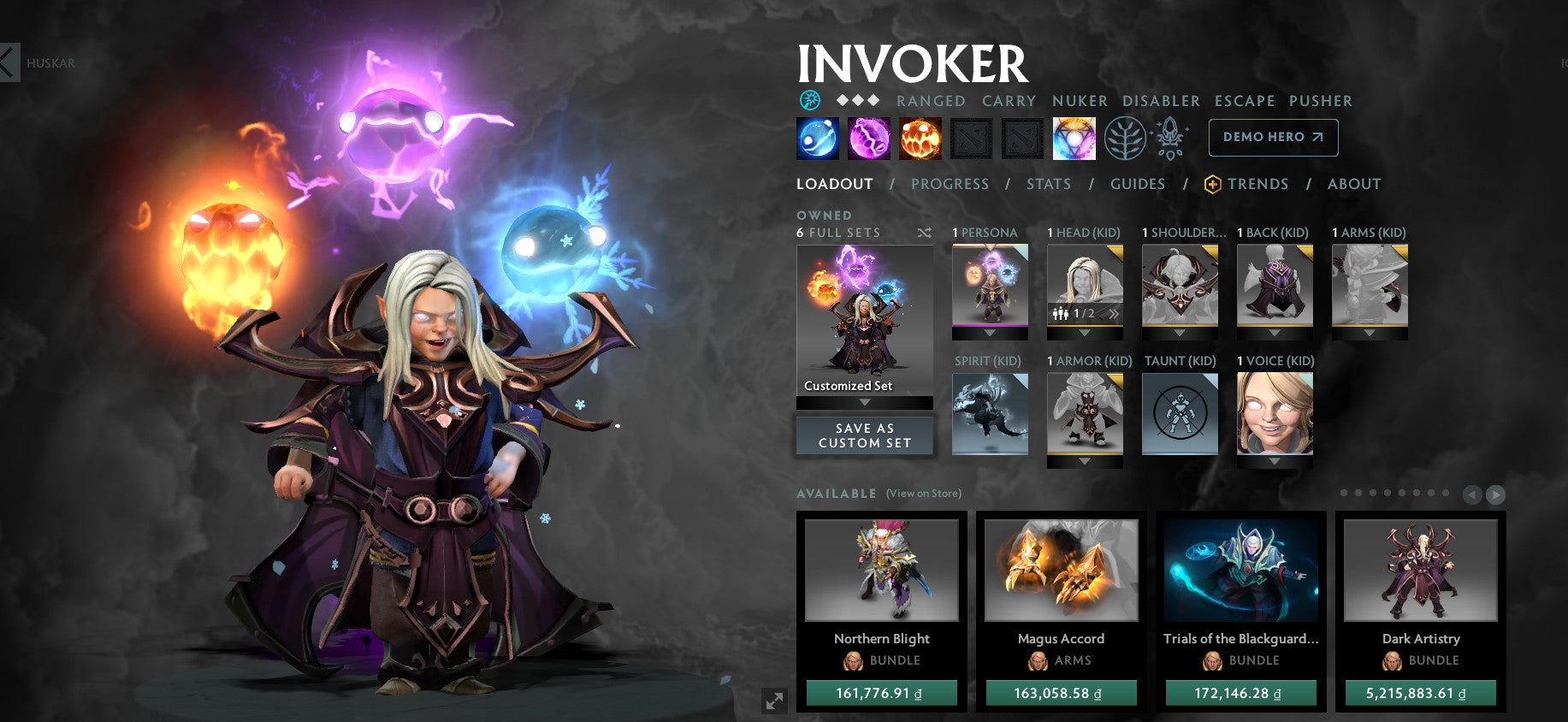Switch the Head (Kid) item style from 1/2
The image size is (1568, 722).
[x=1113, y=314]
